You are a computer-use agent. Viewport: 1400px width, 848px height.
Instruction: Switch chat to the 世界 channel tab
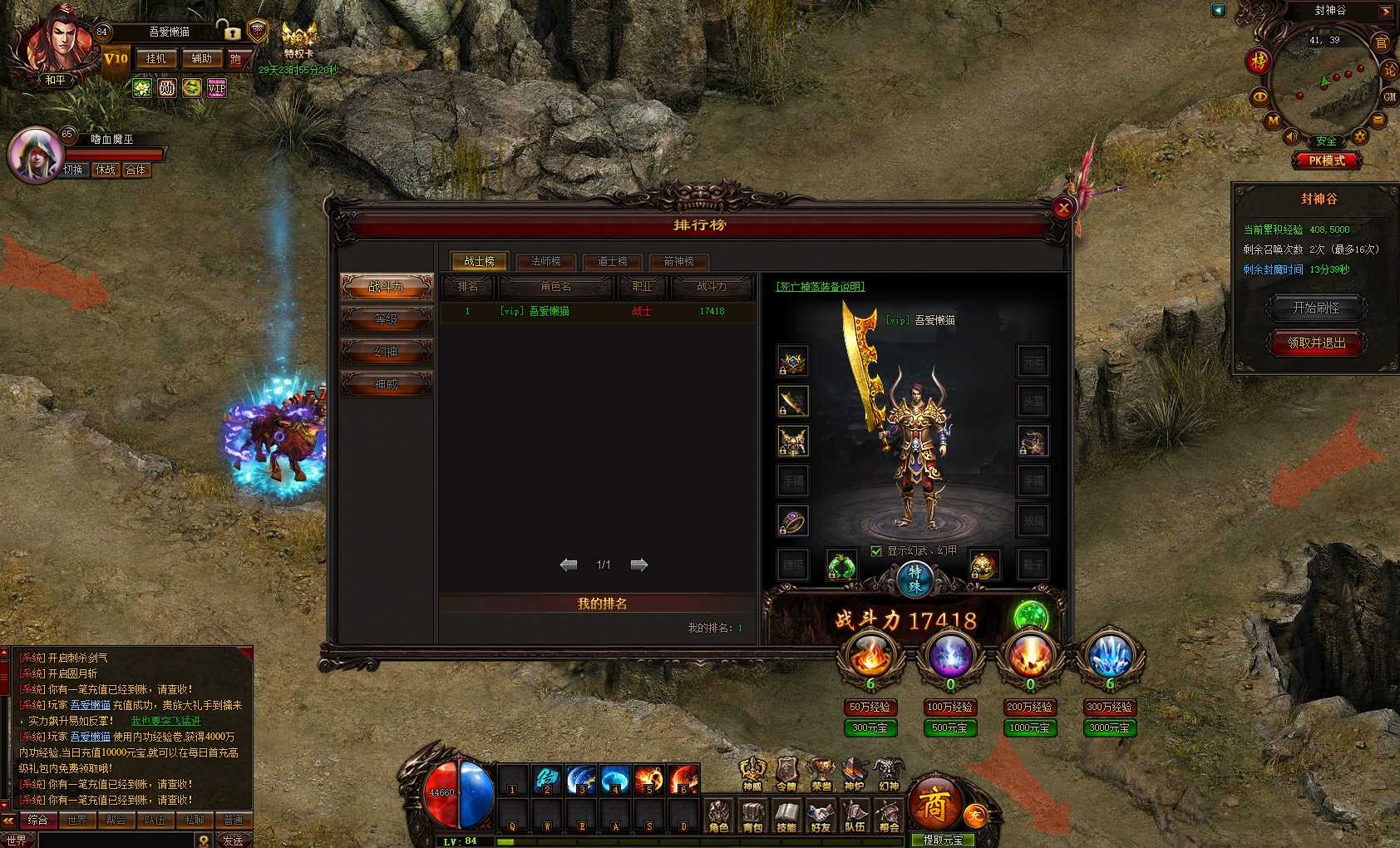point(76,820)
